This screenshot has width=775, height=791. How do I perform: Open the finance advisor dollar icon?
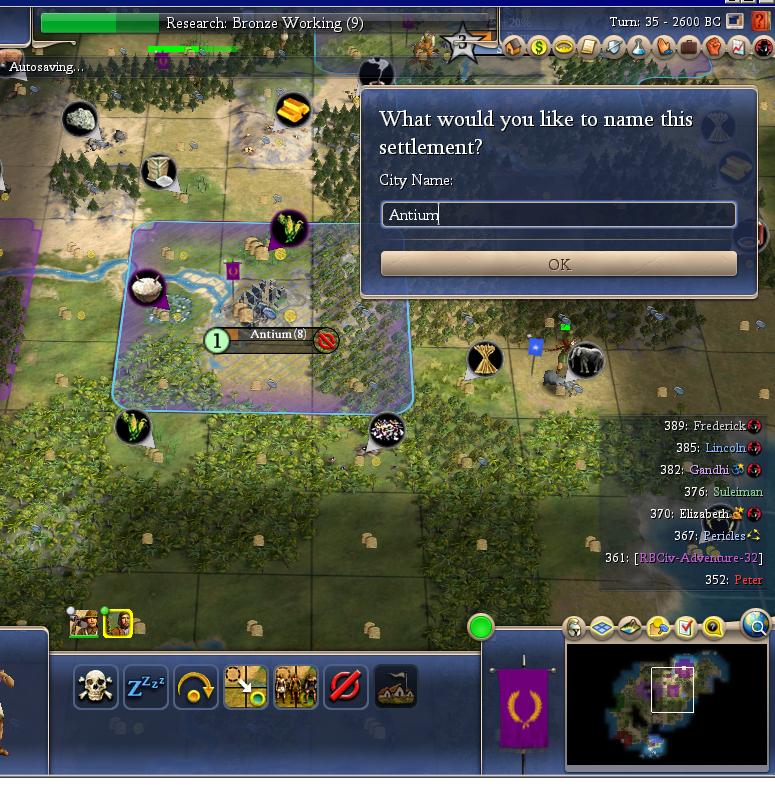(539, 46)
